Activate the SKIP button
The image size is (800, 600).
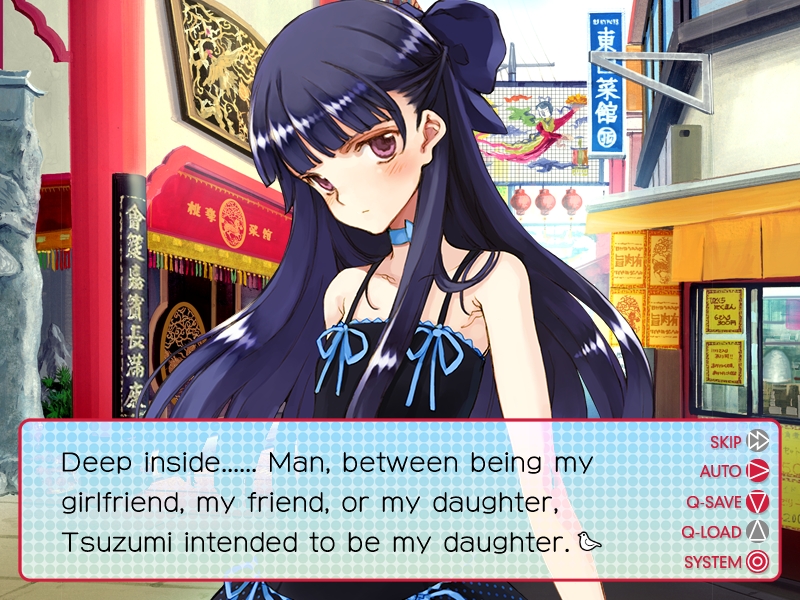(x=739, y=441)
